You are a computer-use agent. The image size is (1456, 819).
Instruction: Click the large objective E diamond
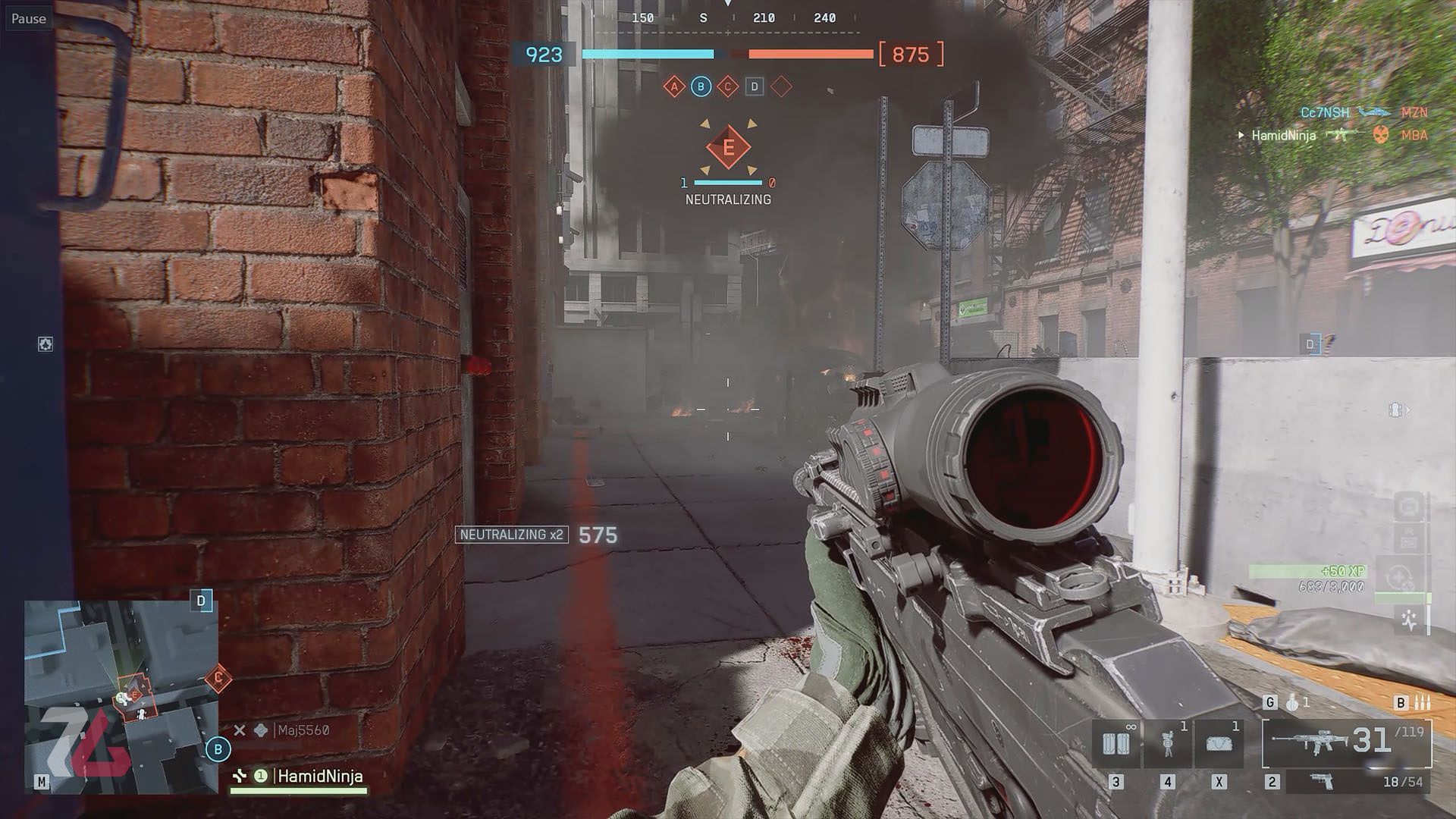coord(728,147)
